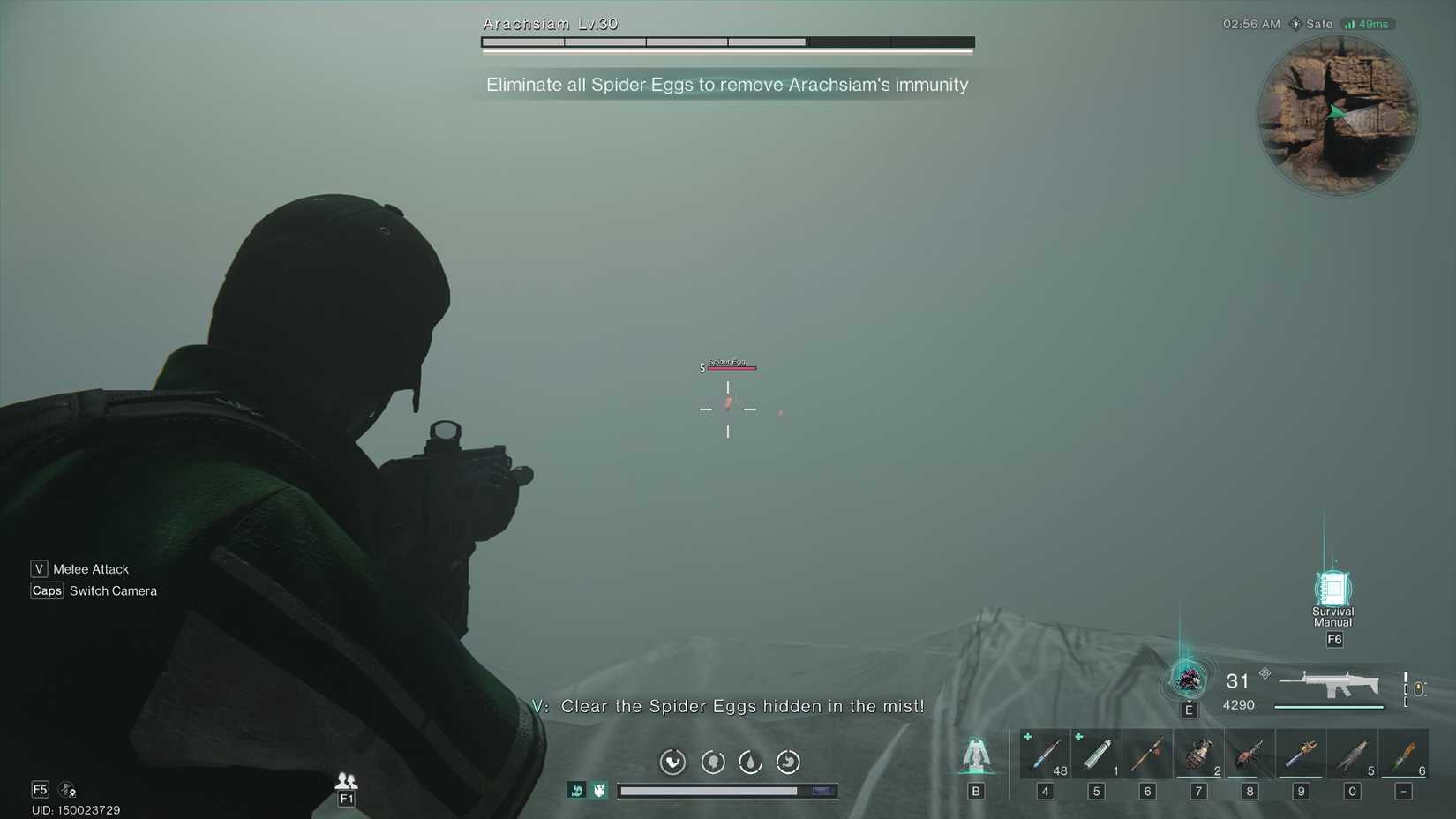Click the armor deployment icon above the B key
The width and height of the screenshot is (1456, 819).
coord(975,755)
